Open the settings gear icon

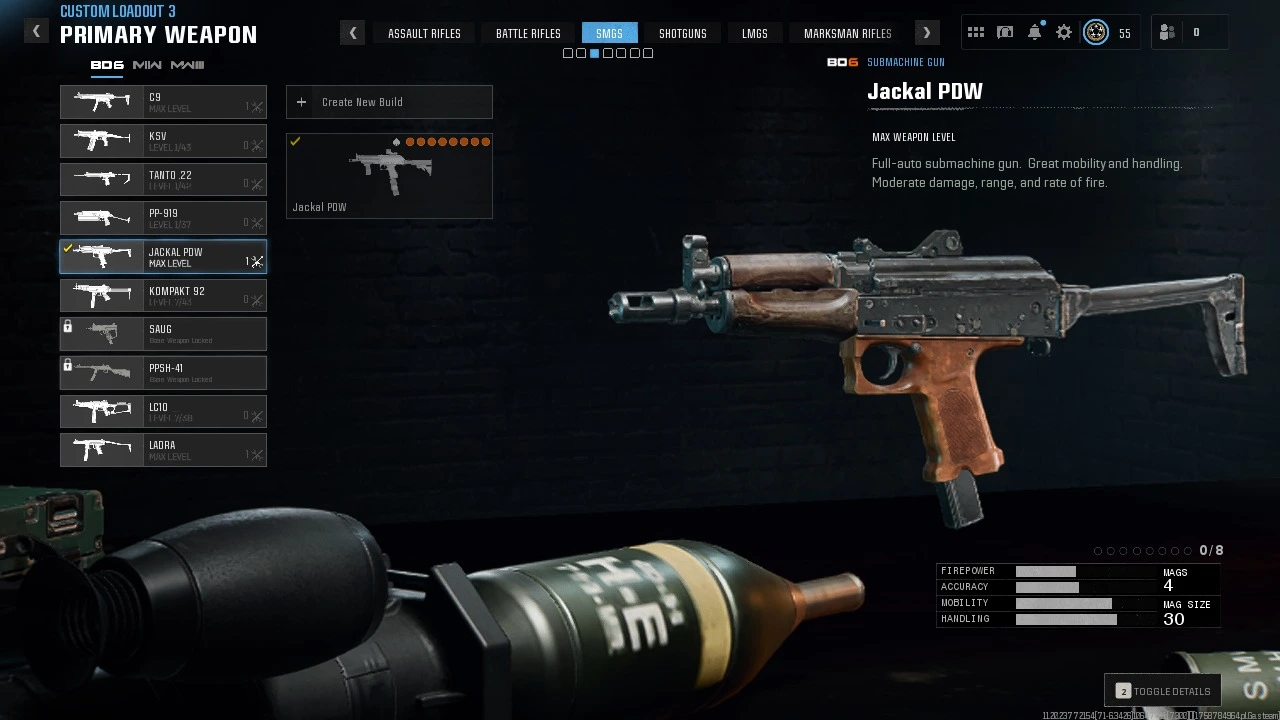pyautogui.click(x=1064, y=33)
